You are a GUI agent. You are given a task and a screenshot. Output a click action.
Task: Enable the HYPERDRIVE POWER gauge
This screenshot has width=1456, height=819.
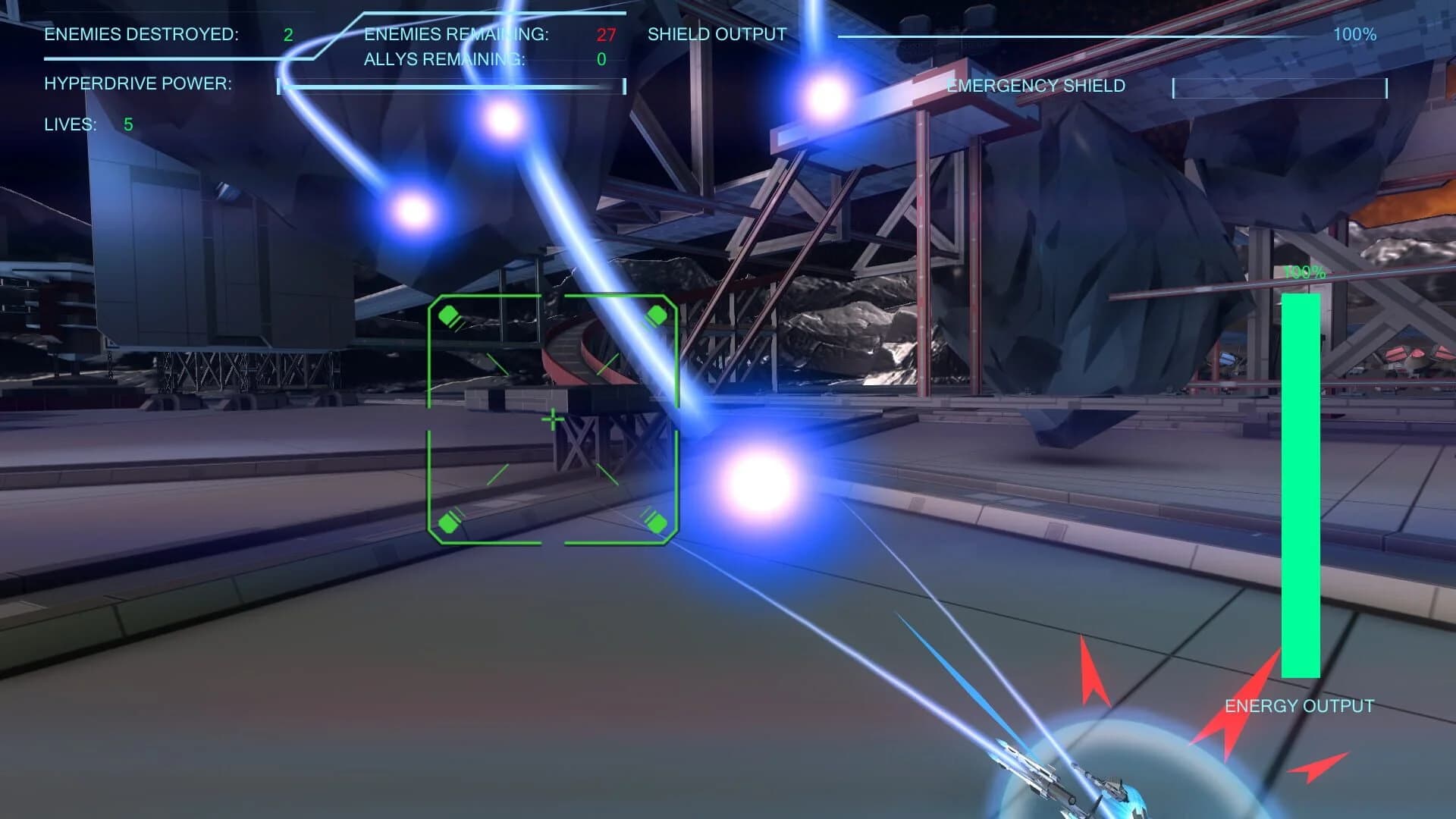(136, 84)
